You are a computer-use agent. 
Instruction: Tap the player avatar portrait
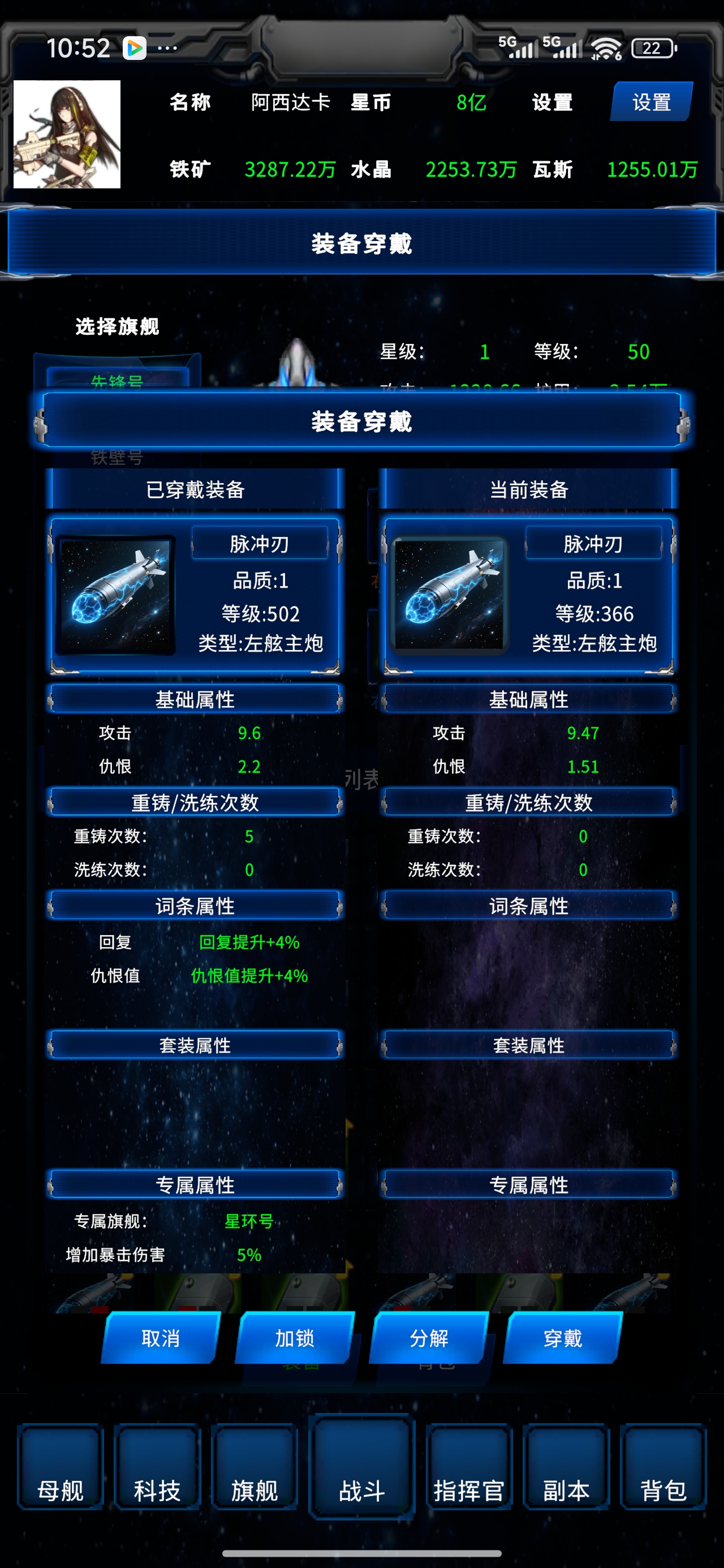point(69,135)
